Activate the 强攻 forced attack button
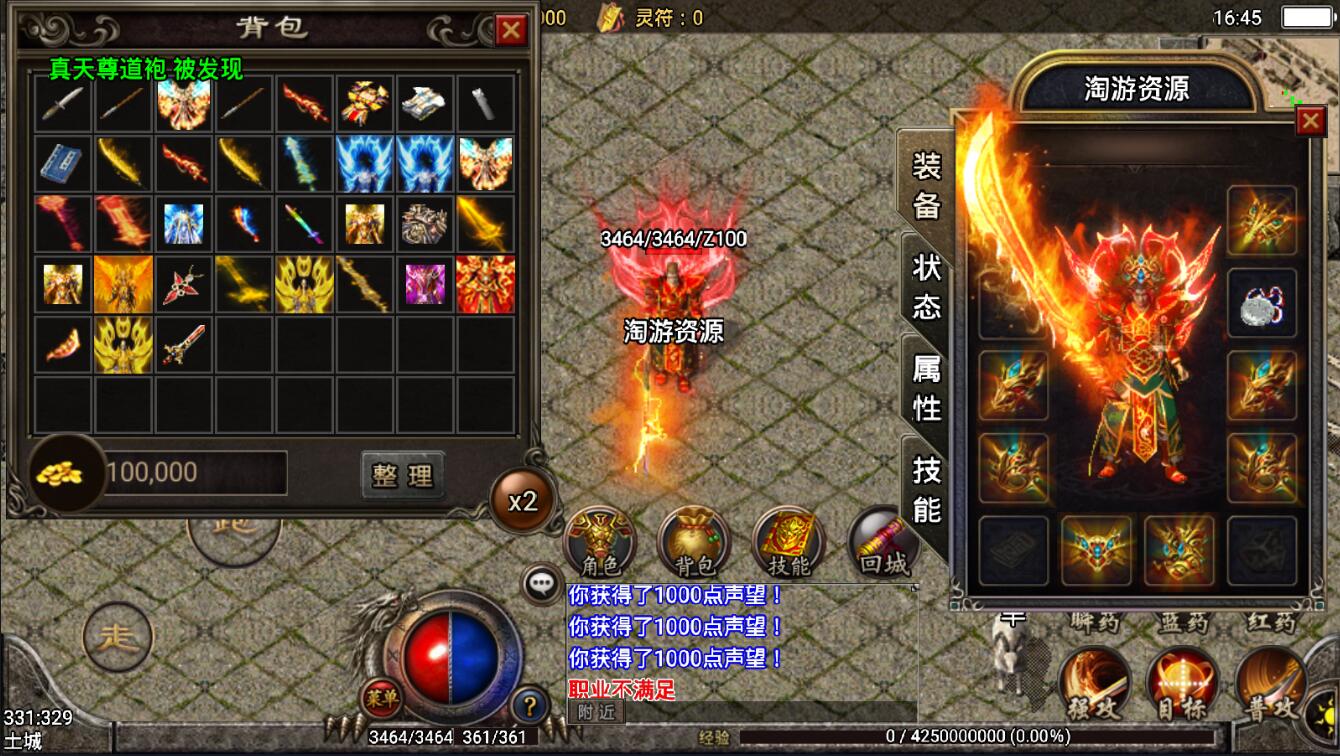Screen dimensions: 1340x756 tap(1094, 684)
